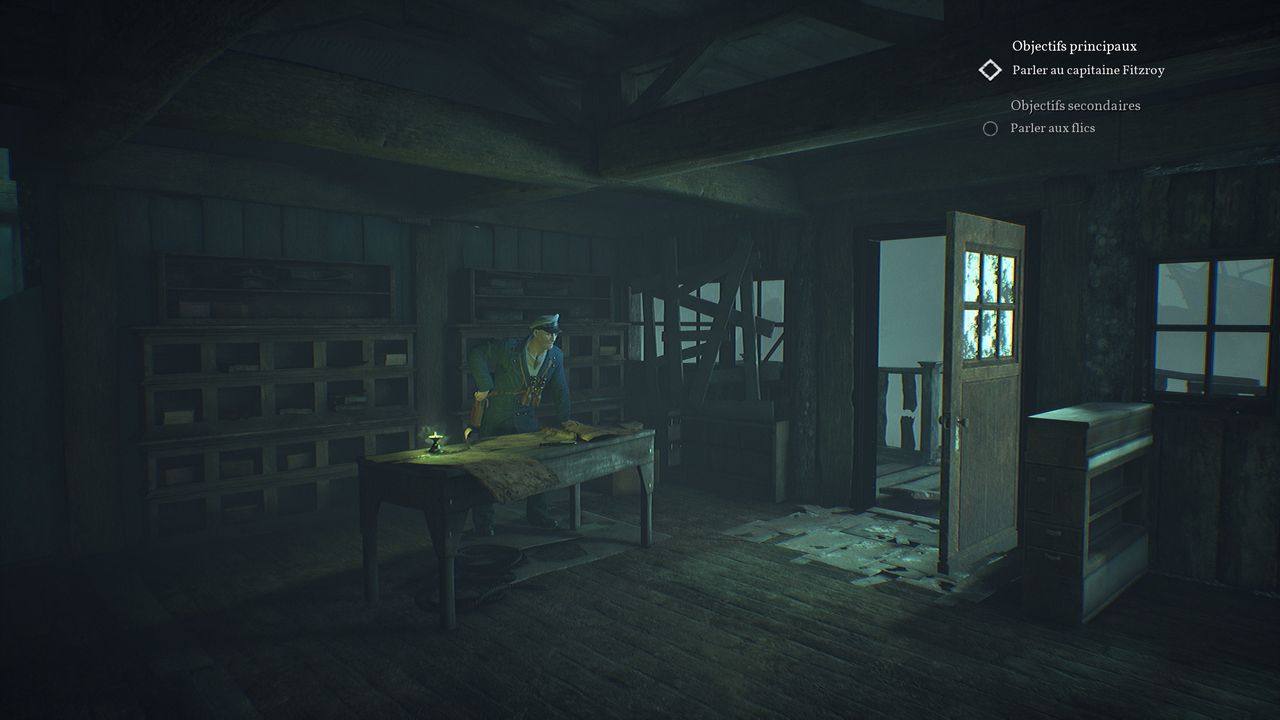The image size is (1280, 720).
Task: Click the diamond marker beside the main objective
Action: (990, 70)
